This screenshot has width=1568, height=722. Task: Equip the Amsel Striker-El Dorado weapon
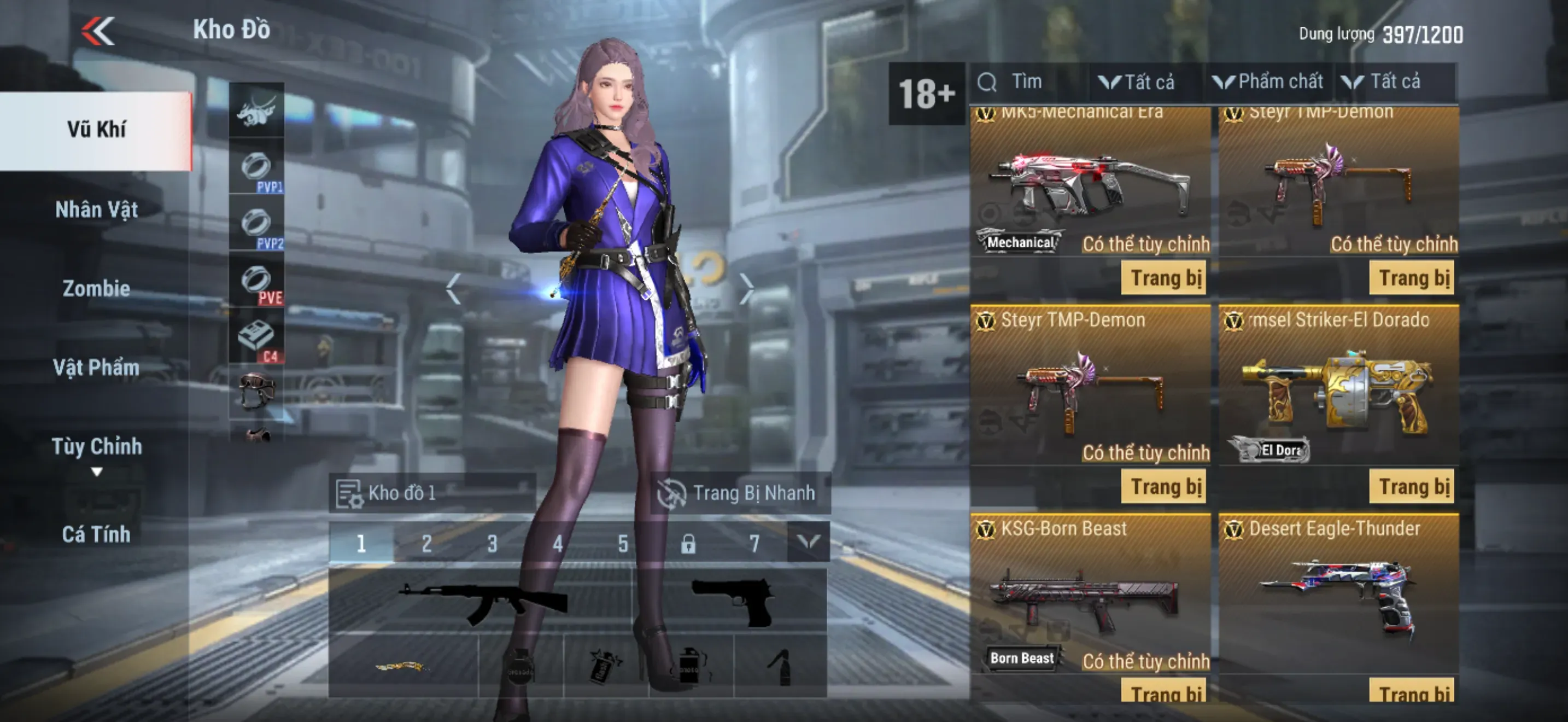pyautogui.click(x=1411, y=486)
